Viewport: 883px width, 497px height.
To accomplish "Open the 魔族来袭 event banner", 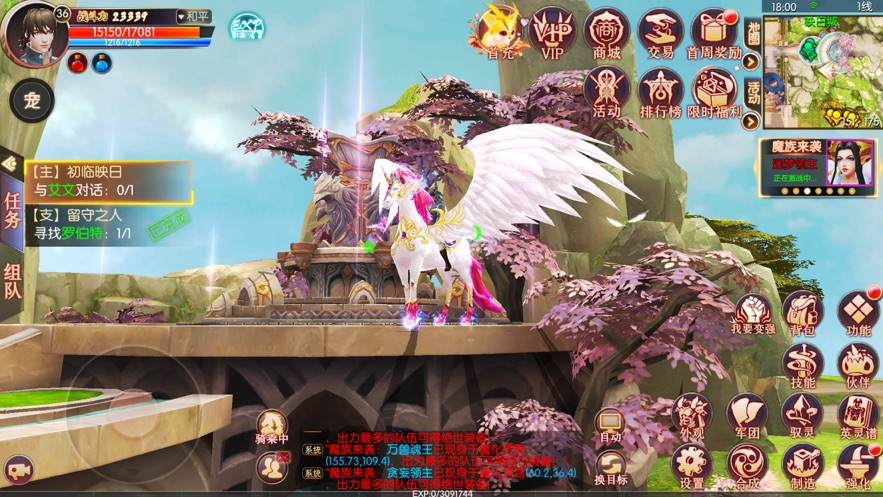I will [x=820, y=166].
